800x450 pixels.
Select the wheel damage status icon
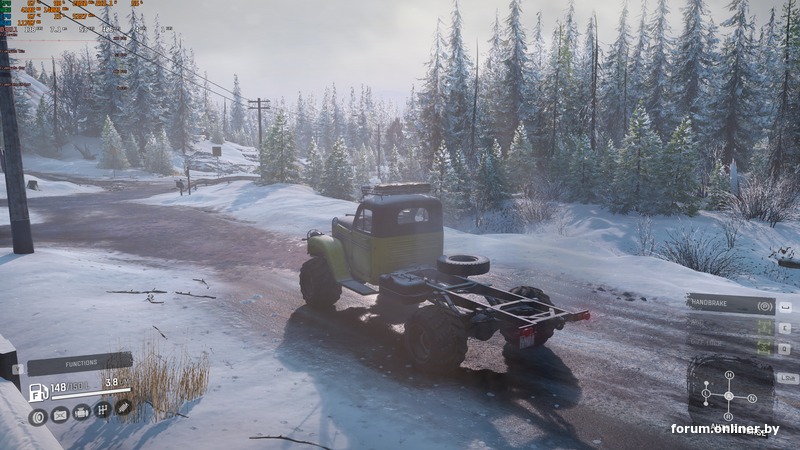(38, 416)
